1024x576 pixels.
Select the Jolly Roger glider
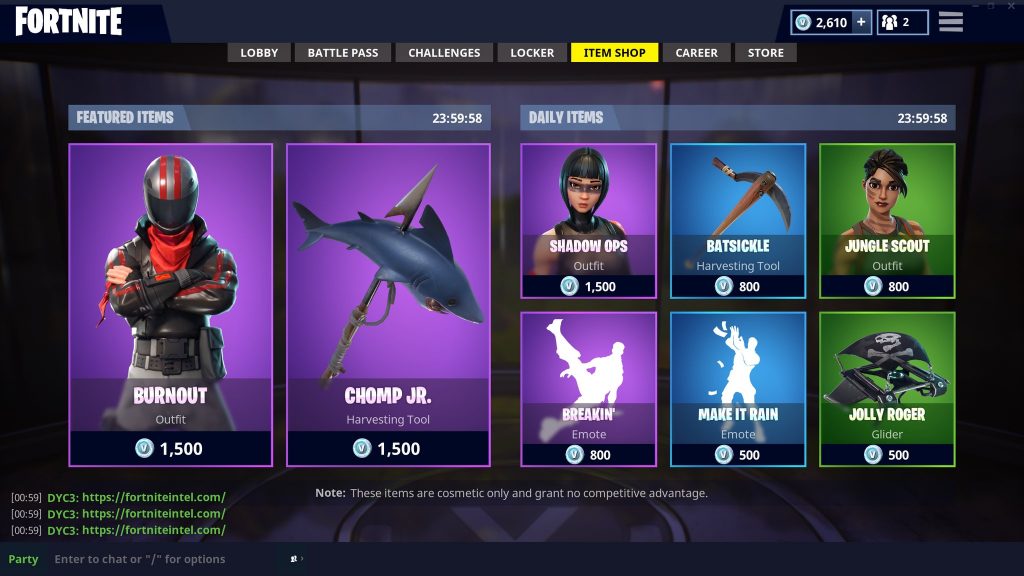pyautogui.click(x=887, y=389)
